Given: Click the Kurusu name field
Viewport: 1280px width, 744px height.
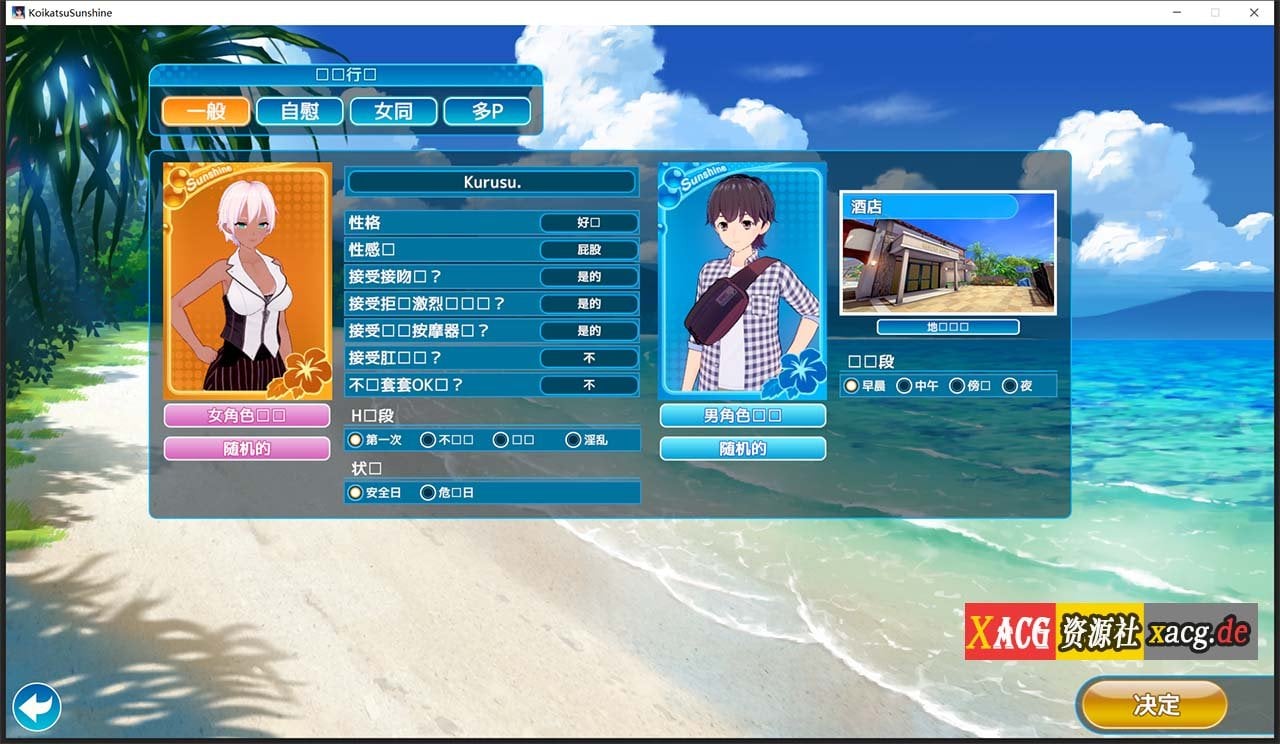Looking at the screenshot, I should 492,181.
